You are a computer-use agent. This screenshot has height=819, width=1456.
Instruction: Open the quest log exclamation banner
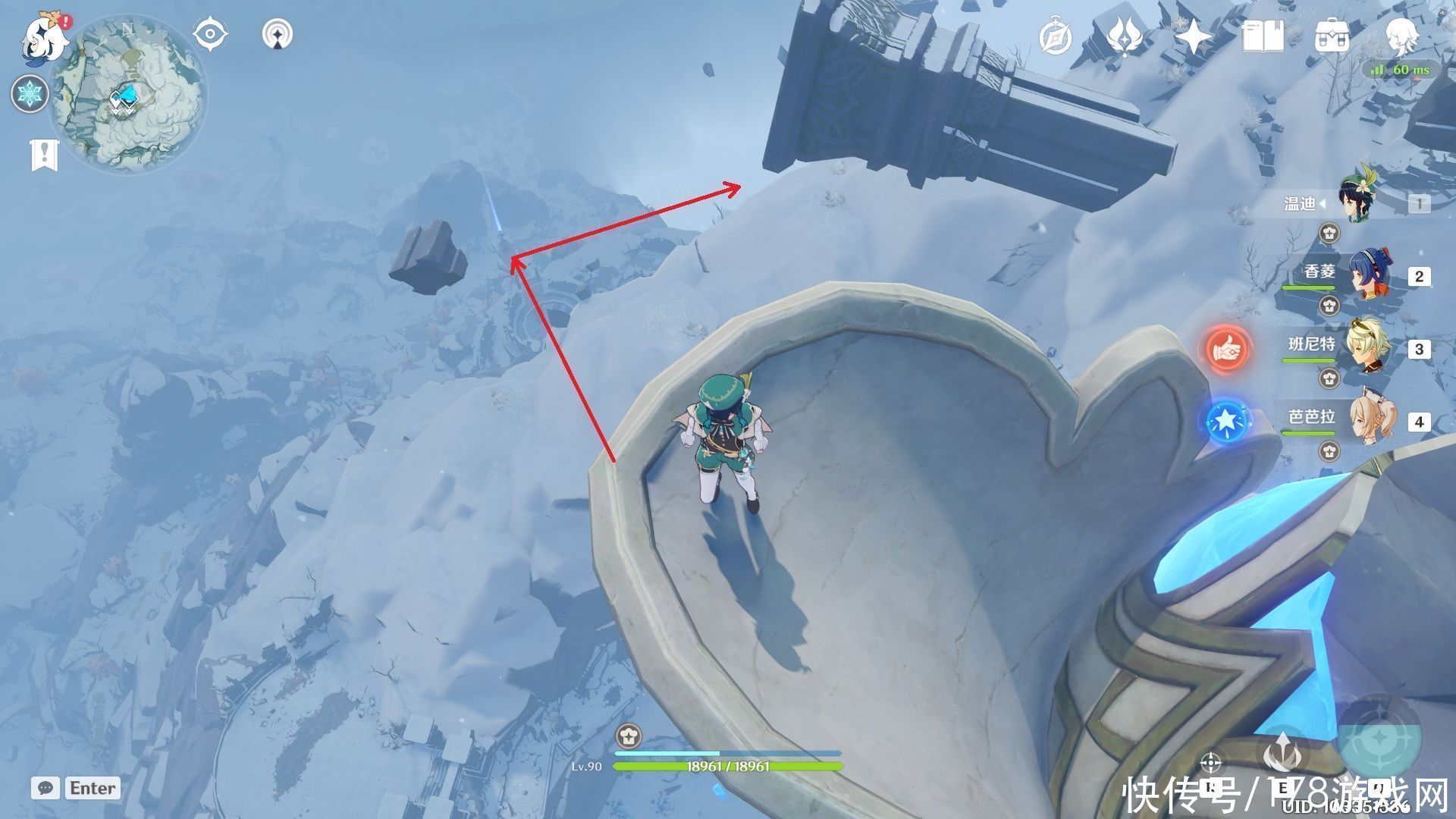pyautogui.click(x=44, y=154)
